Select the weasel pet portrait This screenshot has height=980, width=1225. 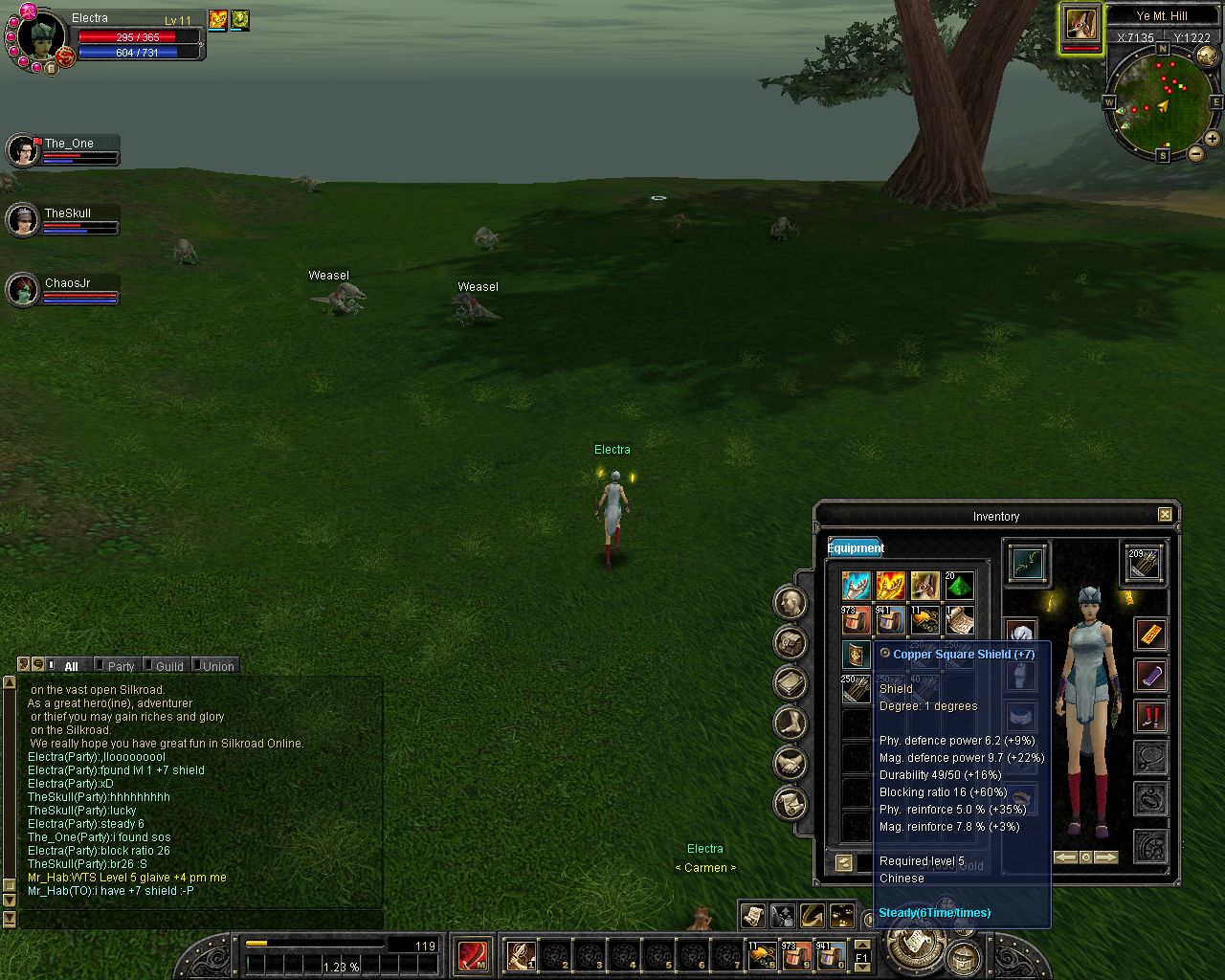(x=1080, y=26)
